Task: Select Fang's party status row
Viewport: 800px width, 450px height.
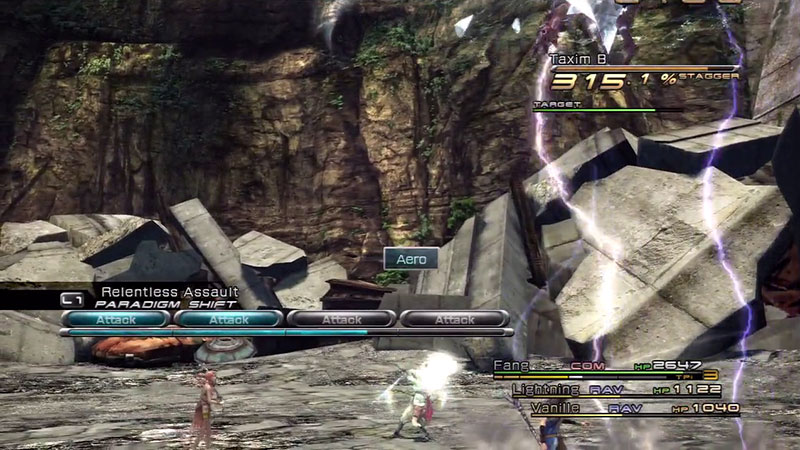Action: (613, 368)
